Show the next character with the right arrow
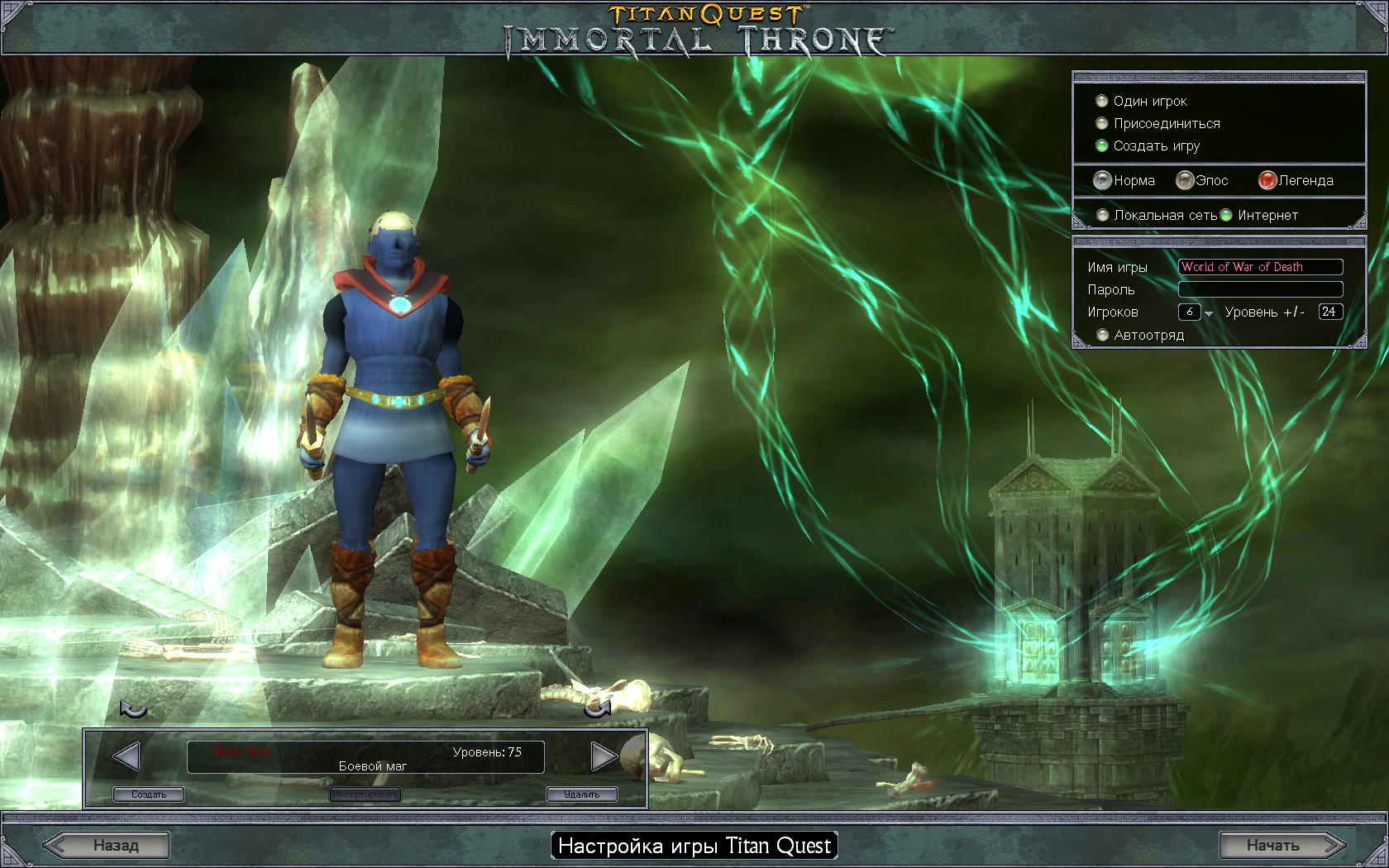The width and height of the screenshot is (1389, 868). [604, 756]
